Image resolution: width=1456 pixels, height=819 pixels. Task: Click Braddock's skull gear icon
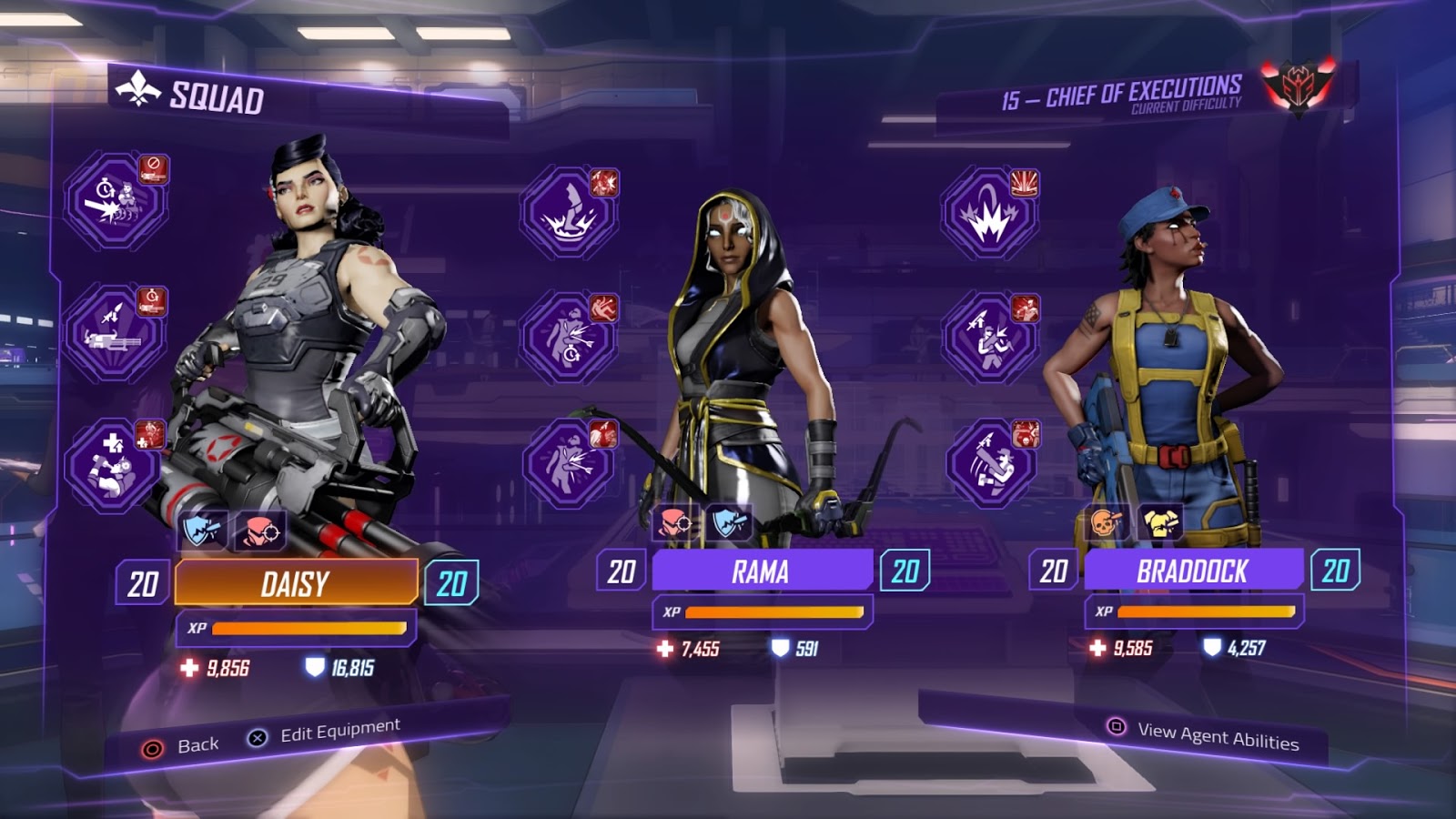(1107, 522)
